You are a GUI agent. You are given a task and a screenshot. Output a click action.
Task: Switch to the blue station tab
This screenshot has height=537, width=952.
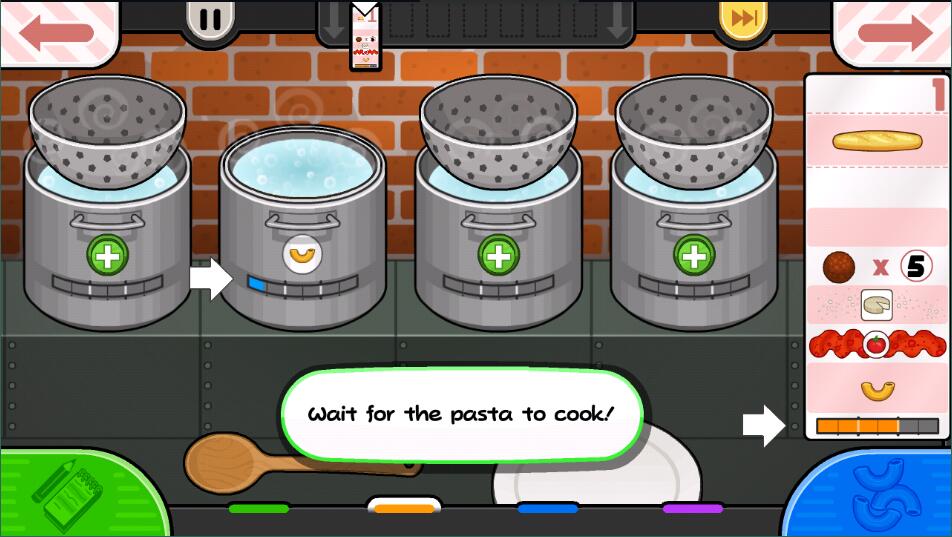(548, 508)
